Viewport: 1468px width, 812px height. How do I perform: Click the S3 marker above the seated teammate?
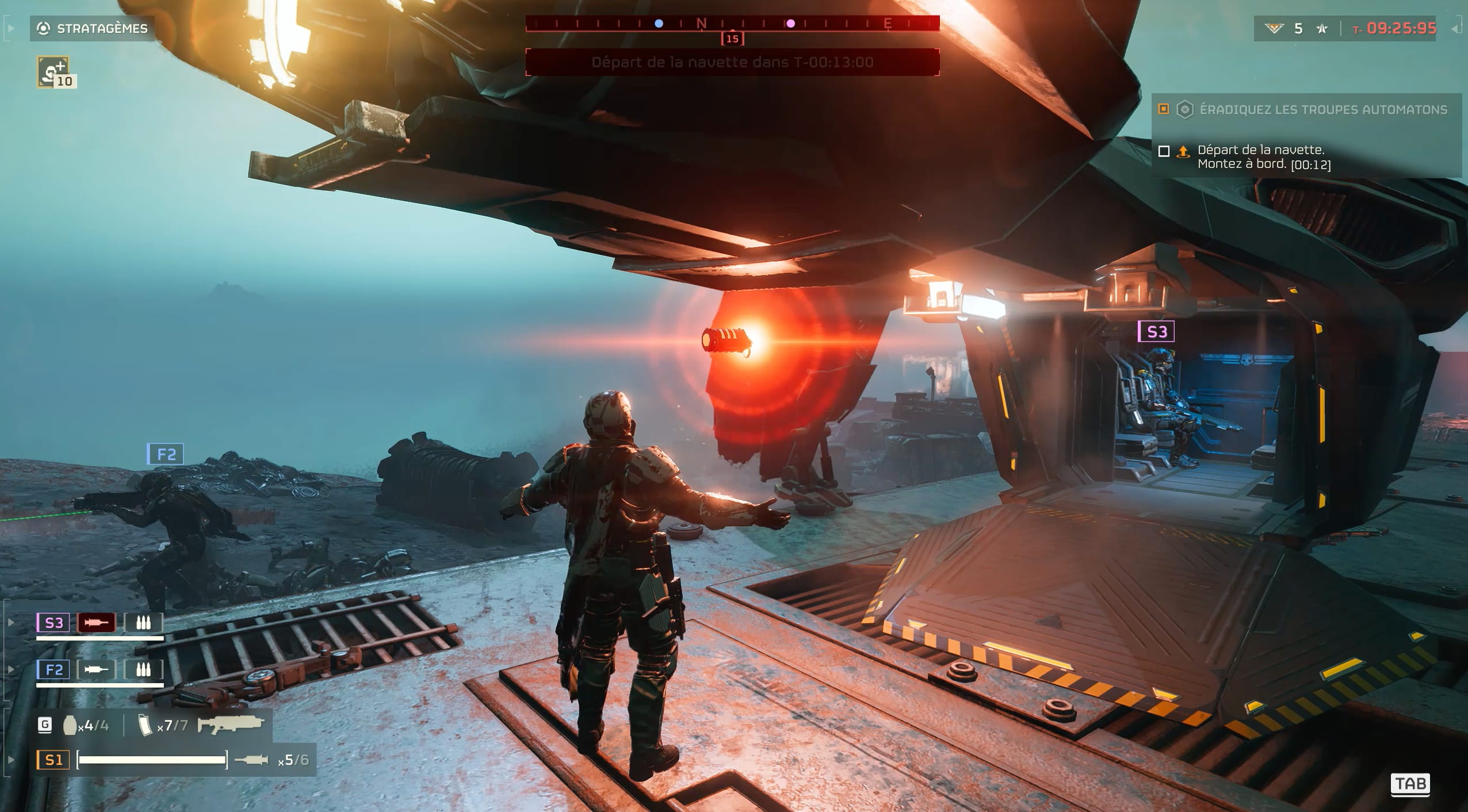coord(1156,332)
